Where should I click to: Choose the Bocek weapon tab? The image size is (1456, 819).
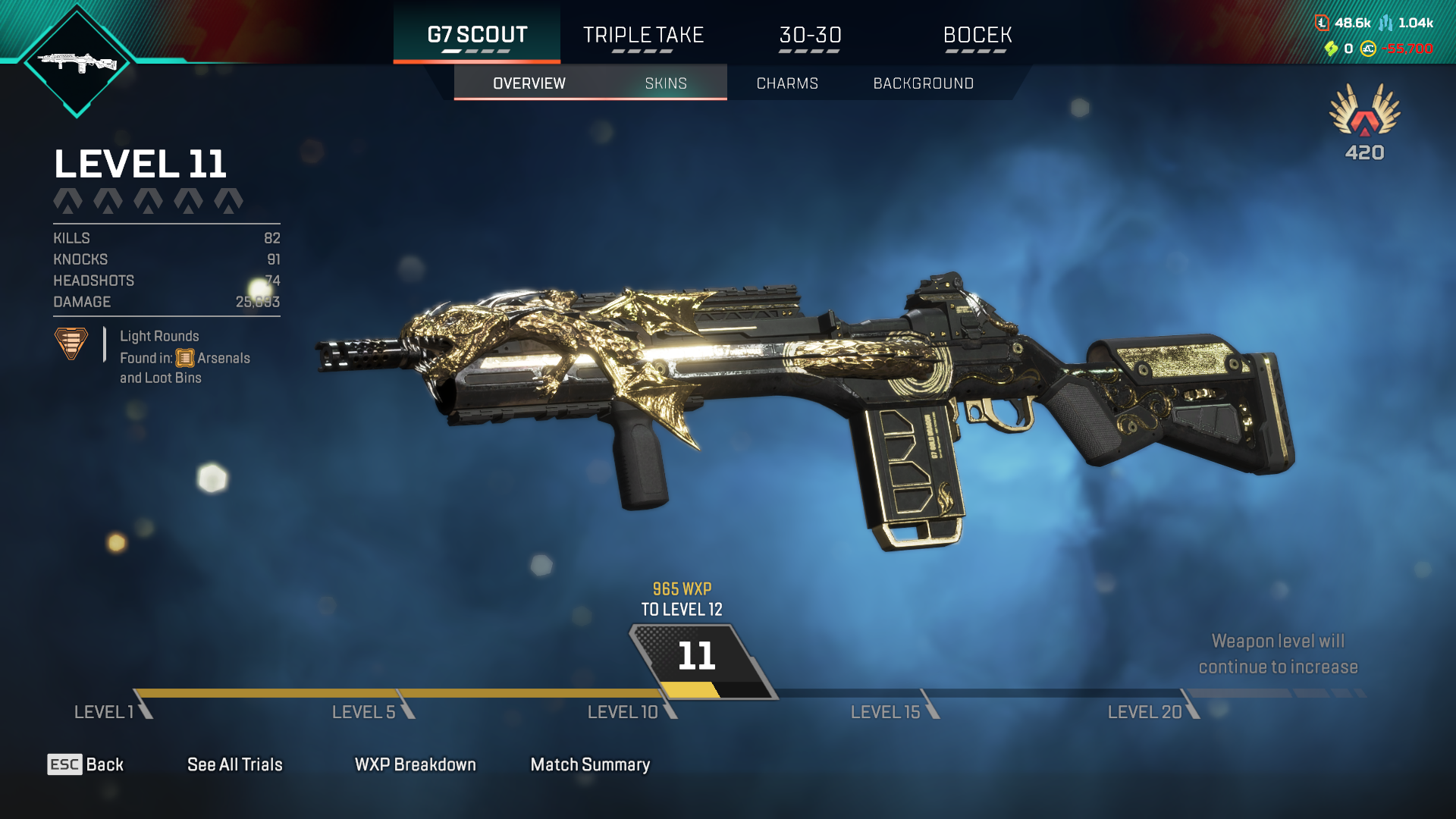(977, 35)
